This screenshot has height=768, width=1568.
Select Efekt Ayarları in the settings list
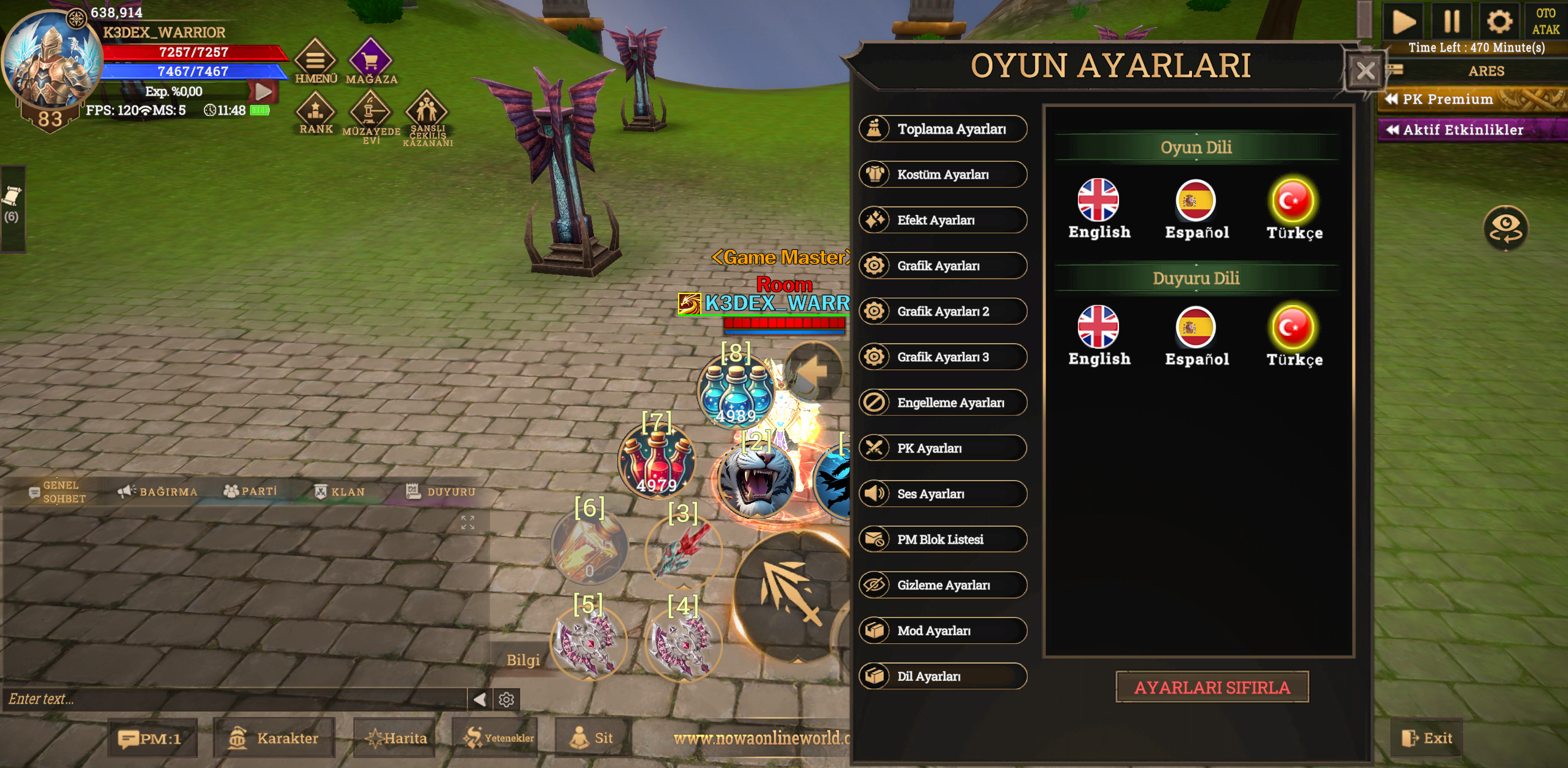943,220
